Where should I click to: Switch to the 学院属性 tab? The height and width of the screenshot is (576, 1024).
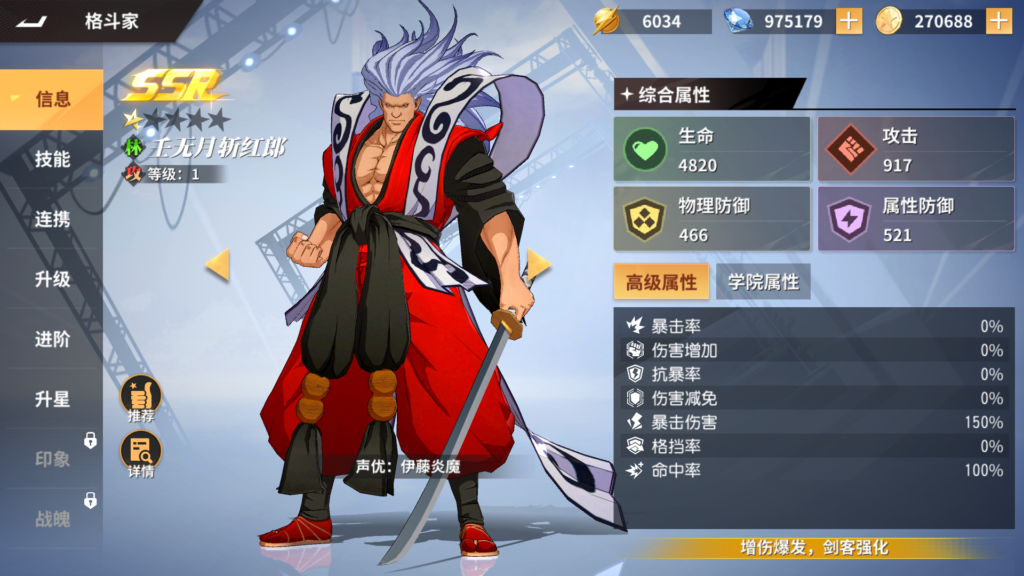[x=763, y=282]
